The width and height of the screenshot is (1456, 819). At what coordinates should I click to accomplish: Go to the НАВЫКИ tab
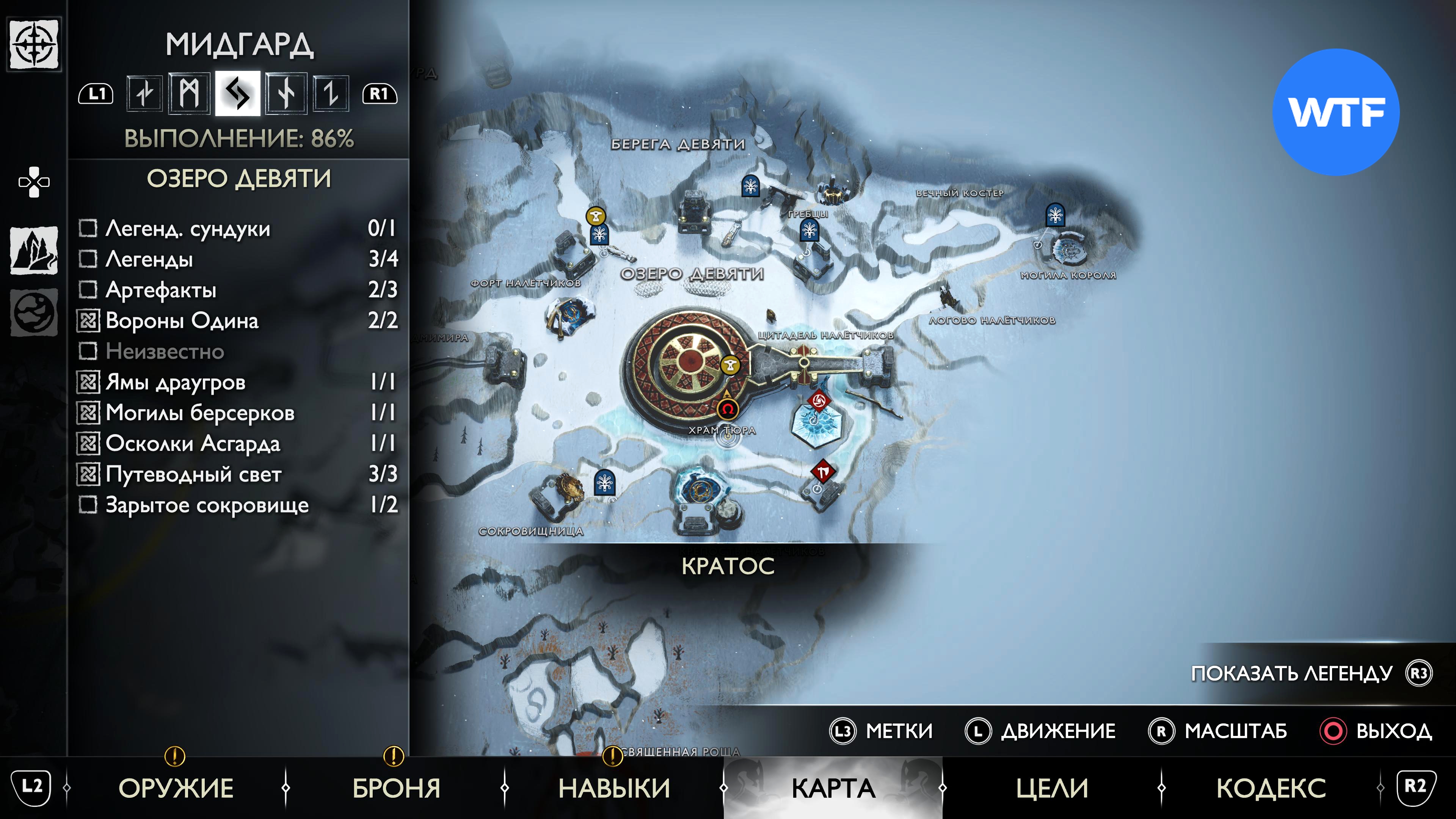point(614,788)
